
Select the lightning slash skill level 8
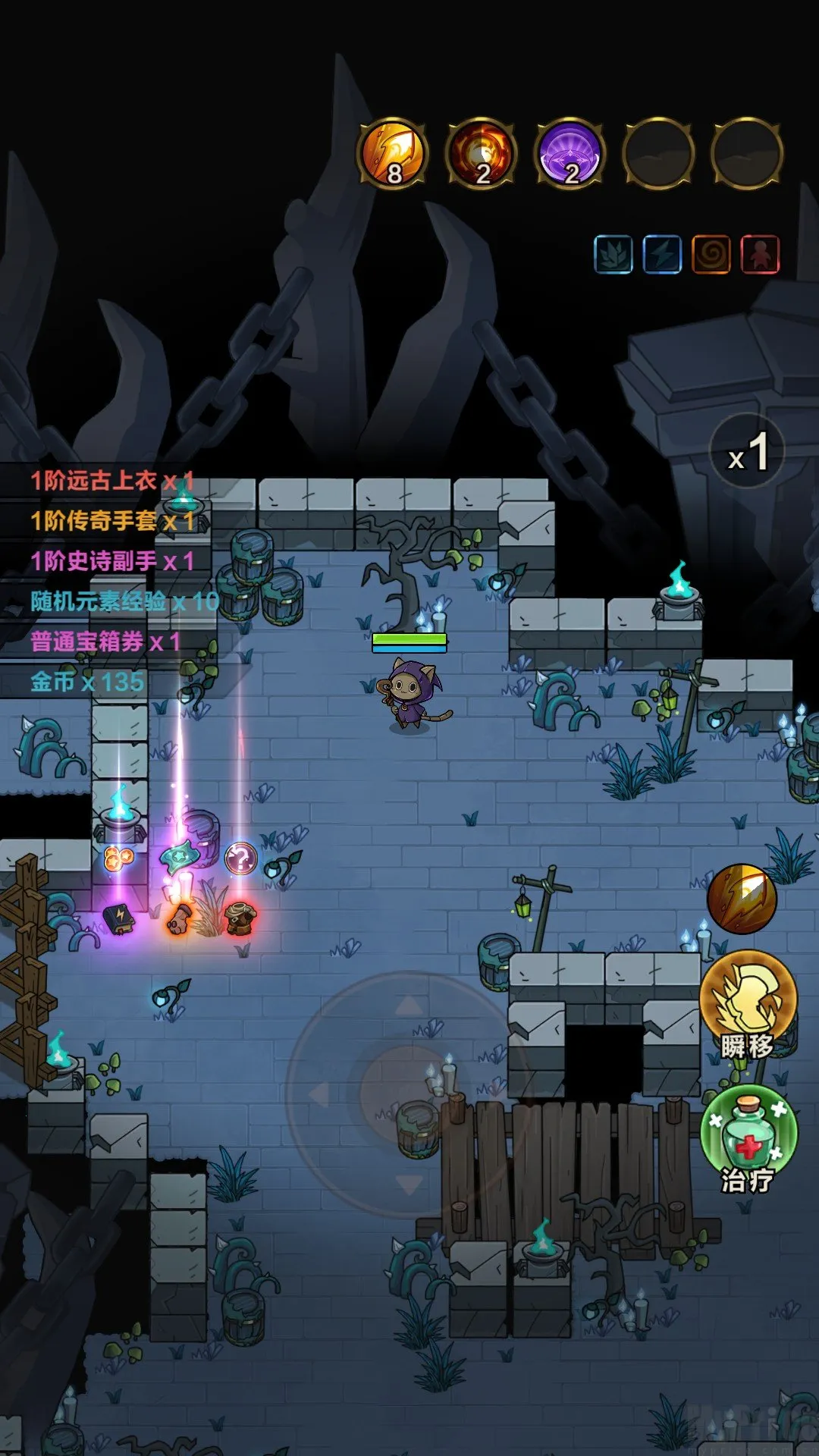[393, 153]
